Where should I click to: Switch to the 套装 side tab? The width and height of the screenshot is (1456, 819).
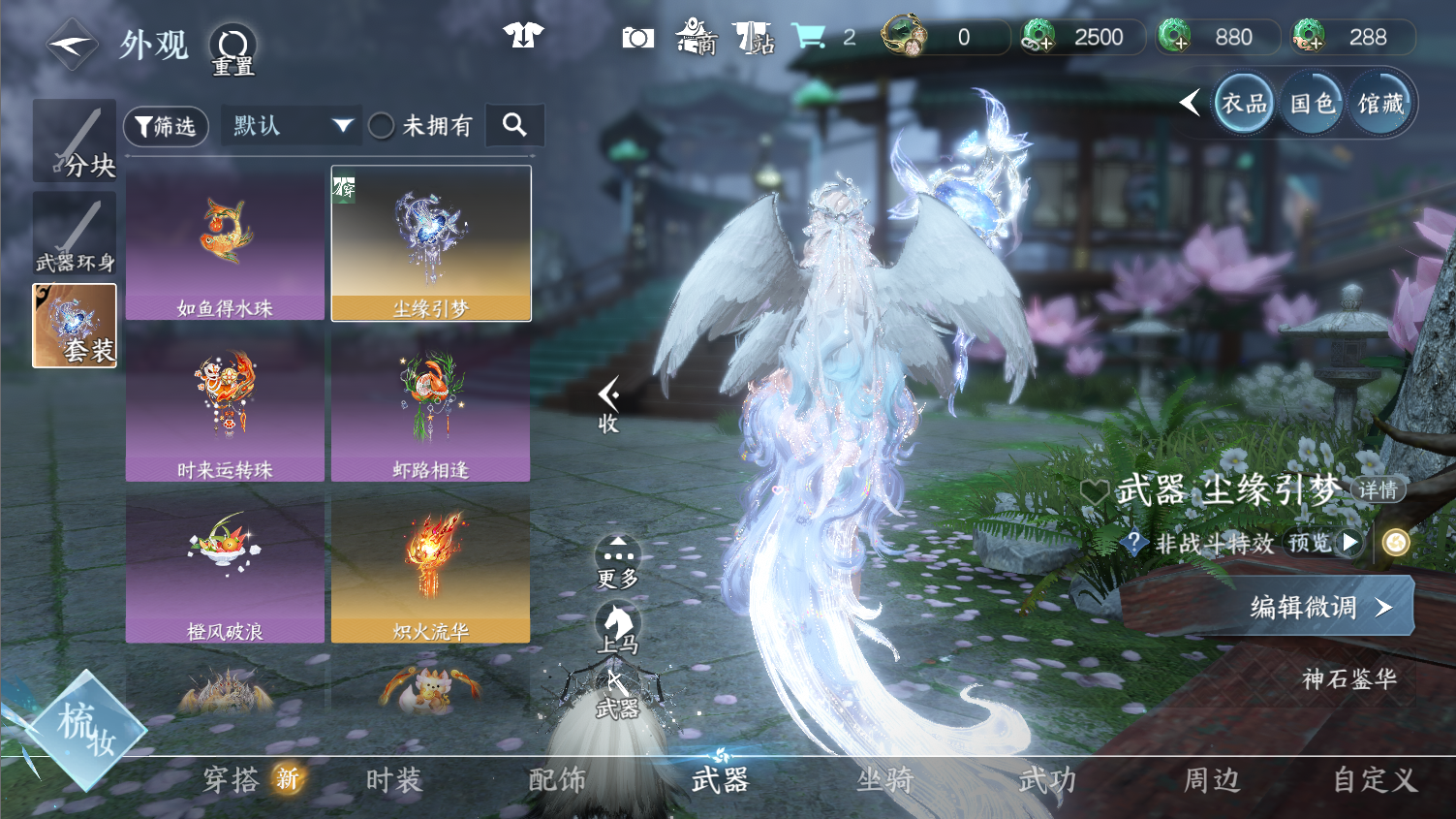(x=75, y=326)
